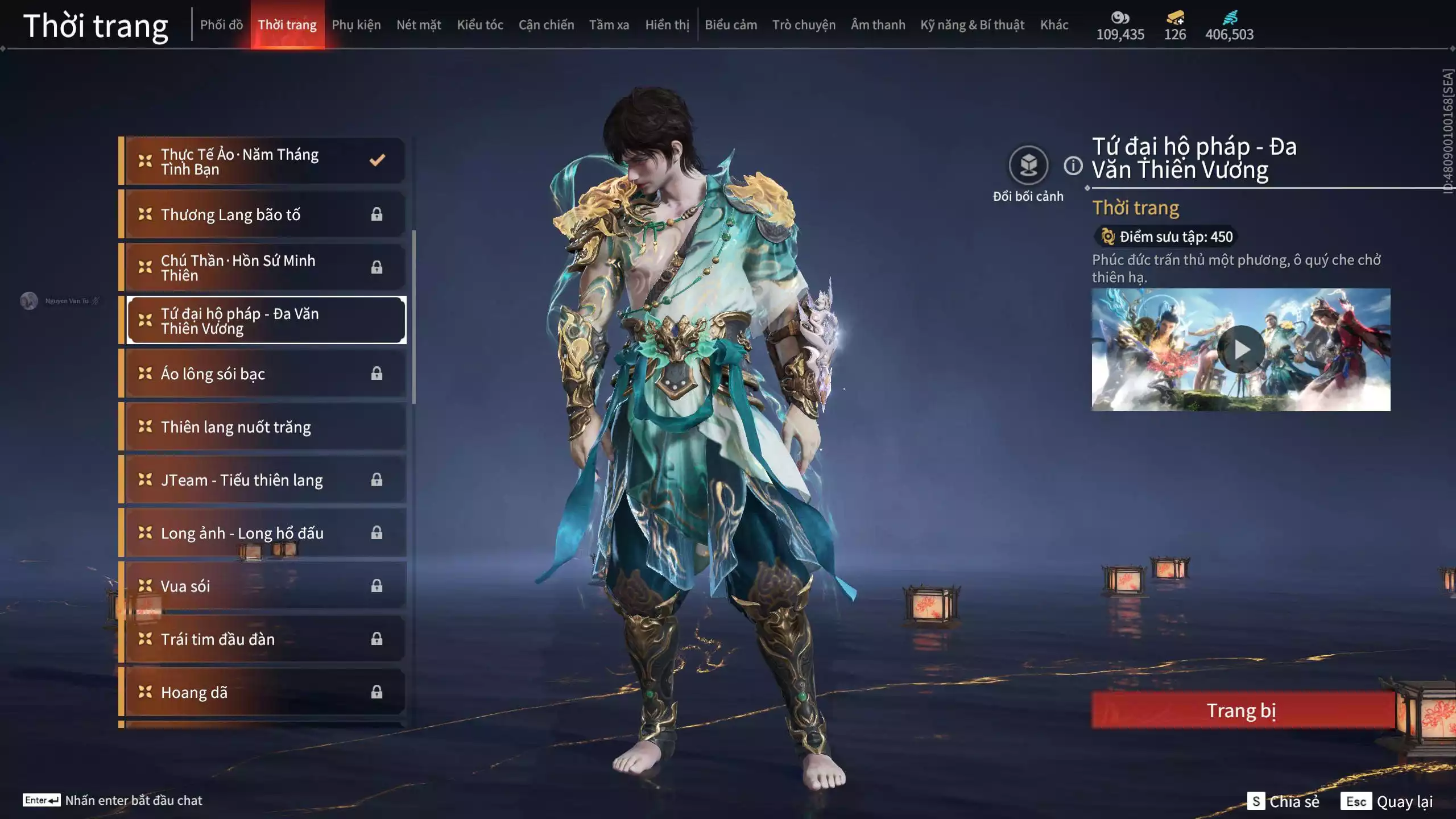The height and width of the screenshot is (819, 1456).
Task: Switch to Kỹ năng & Bí thuật tab
Action: 972,25
